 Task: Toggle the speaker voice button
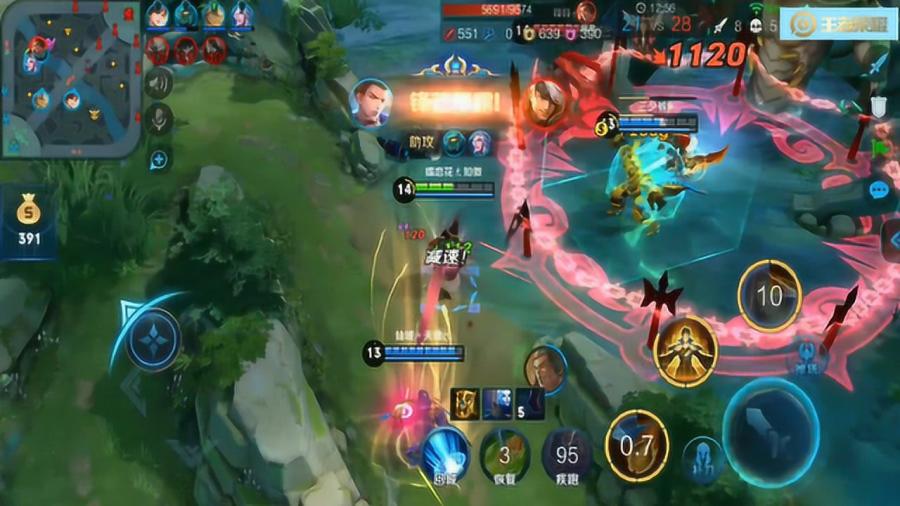[158, 82]
